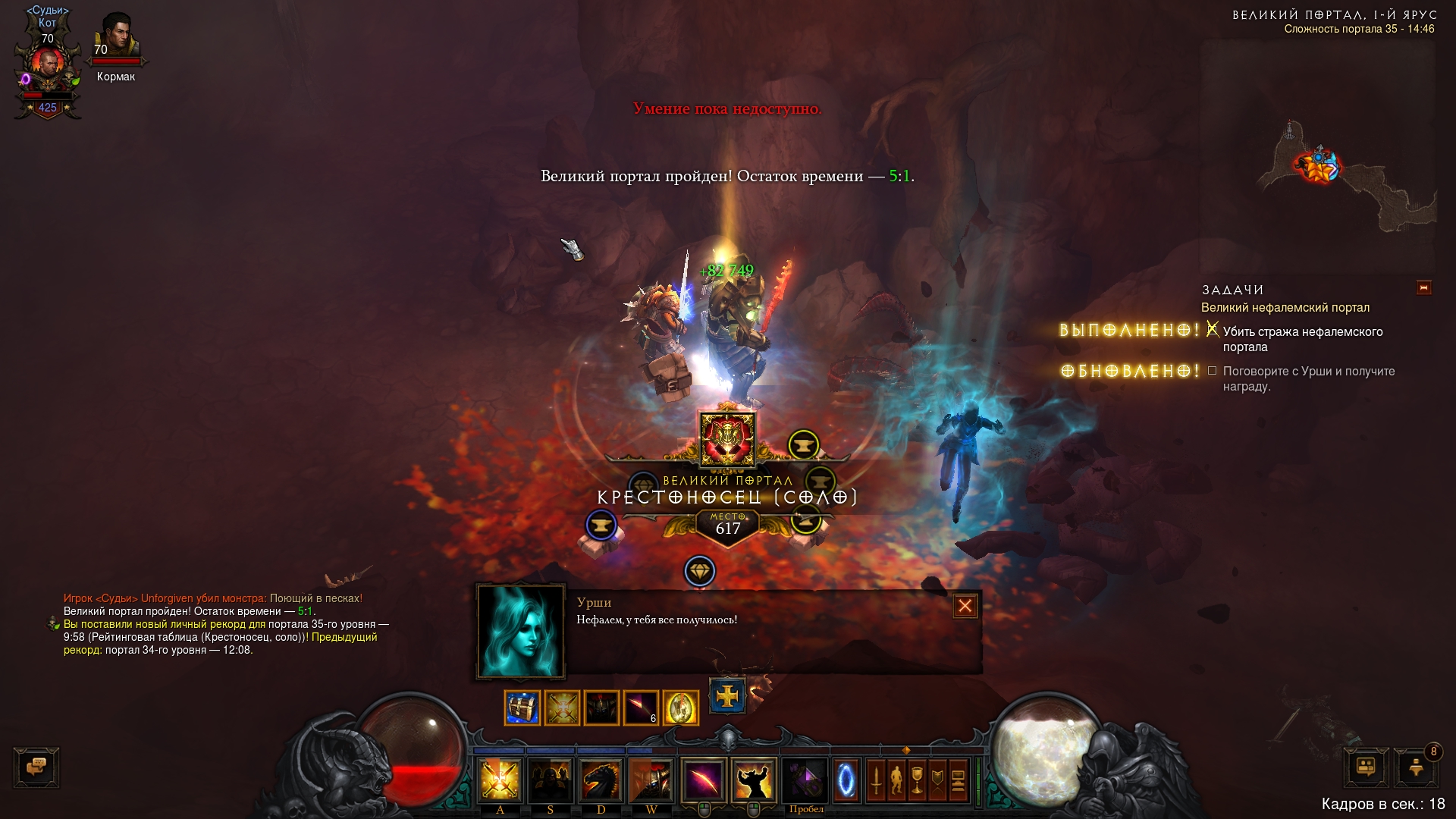Close the Urshi dialogue box
This screenshot has height=819, width=1456.
965,606
